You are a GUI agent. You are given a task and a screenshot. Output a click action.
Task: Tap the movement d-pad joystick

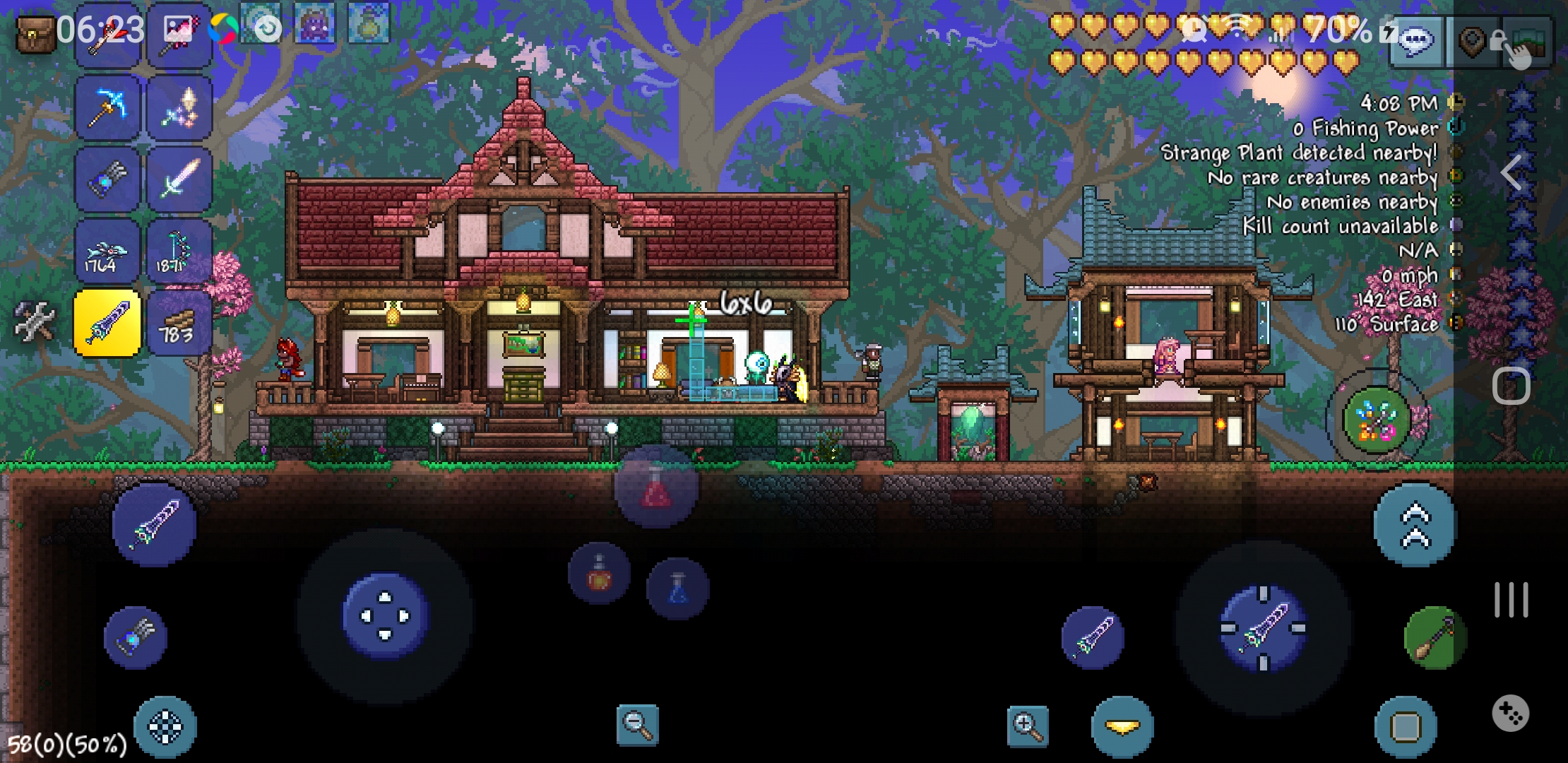pos(385,616)
